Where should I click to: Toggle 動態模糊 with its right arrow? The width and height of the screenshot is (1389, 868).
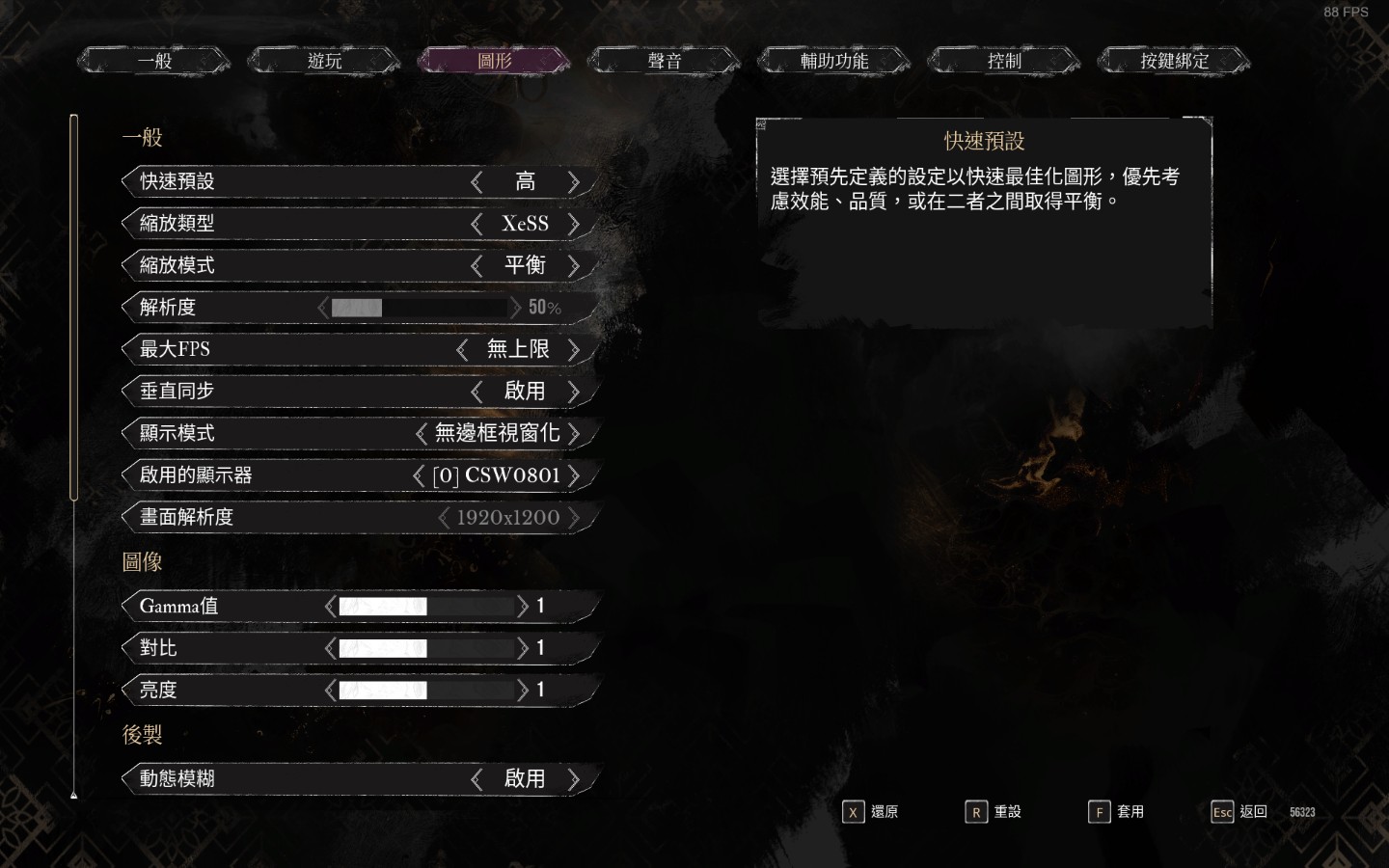coord(574,778)
